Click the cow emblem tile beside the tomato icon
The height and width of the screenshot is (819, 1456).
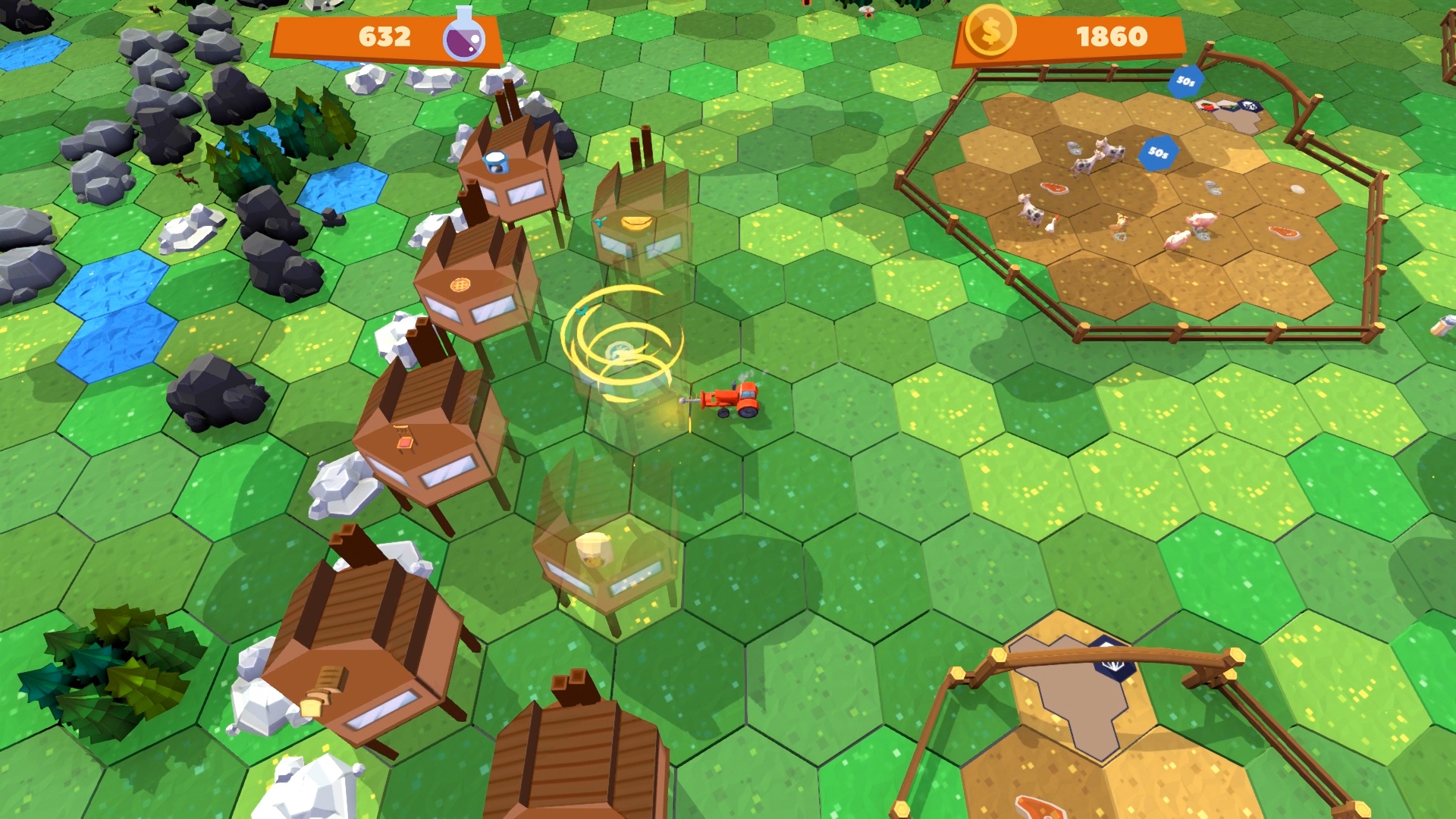point(1250,106)
